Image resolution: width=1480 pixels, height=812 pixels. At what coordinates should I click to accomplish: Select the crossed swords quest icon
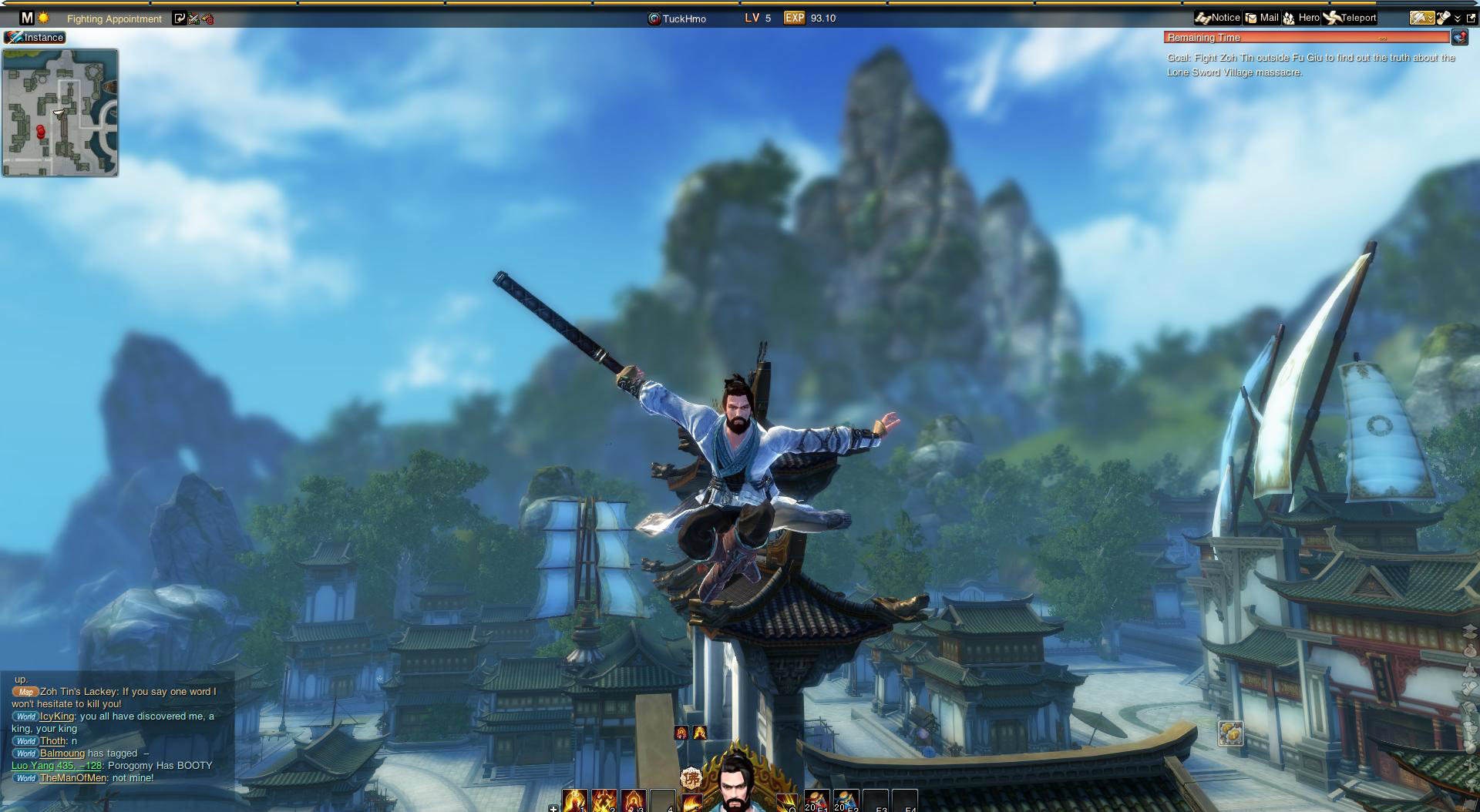point(193,18)
